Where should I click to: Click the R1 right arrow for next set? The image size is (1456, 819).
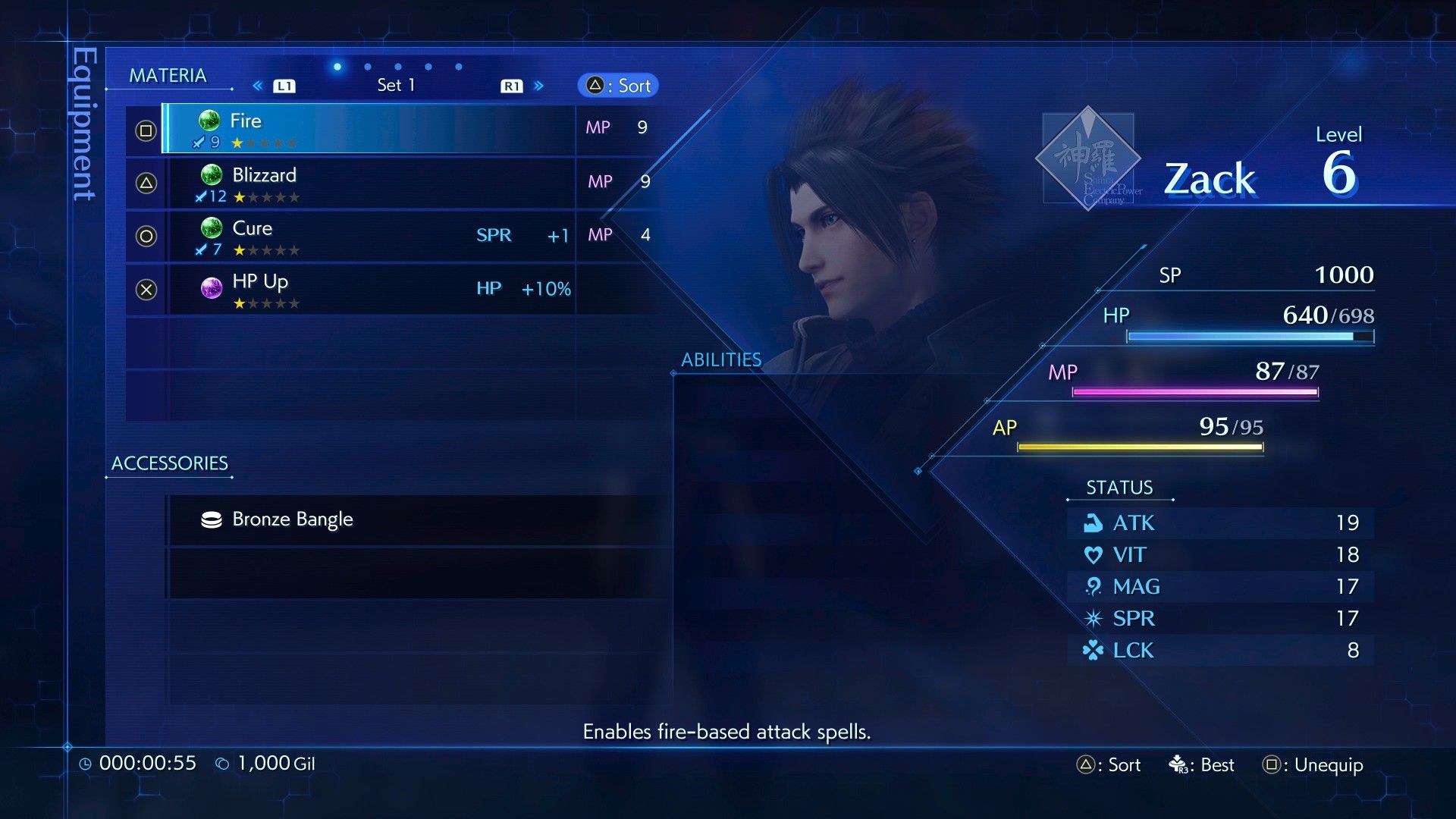(x=539, y=86)
